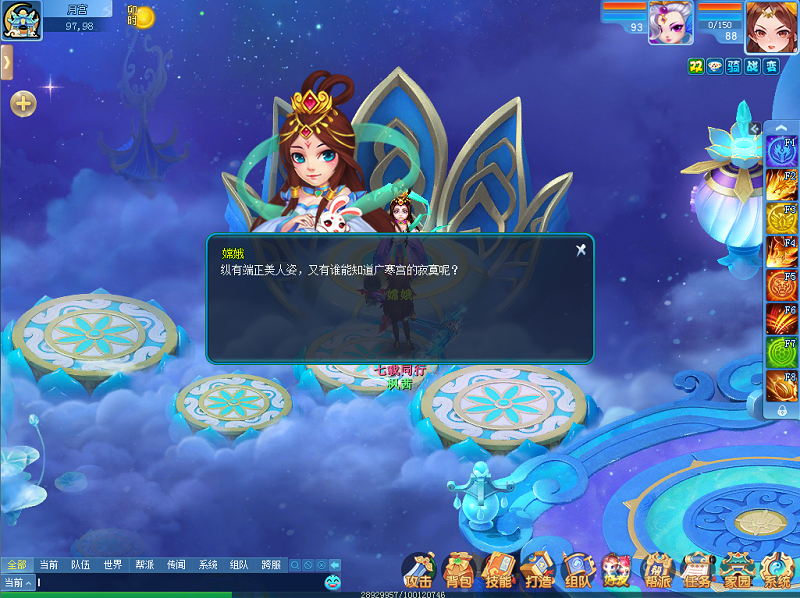Screen dimensions: 800x598
Task: Toggle the skill bar lock icon
Action: (x=781, y=410)
